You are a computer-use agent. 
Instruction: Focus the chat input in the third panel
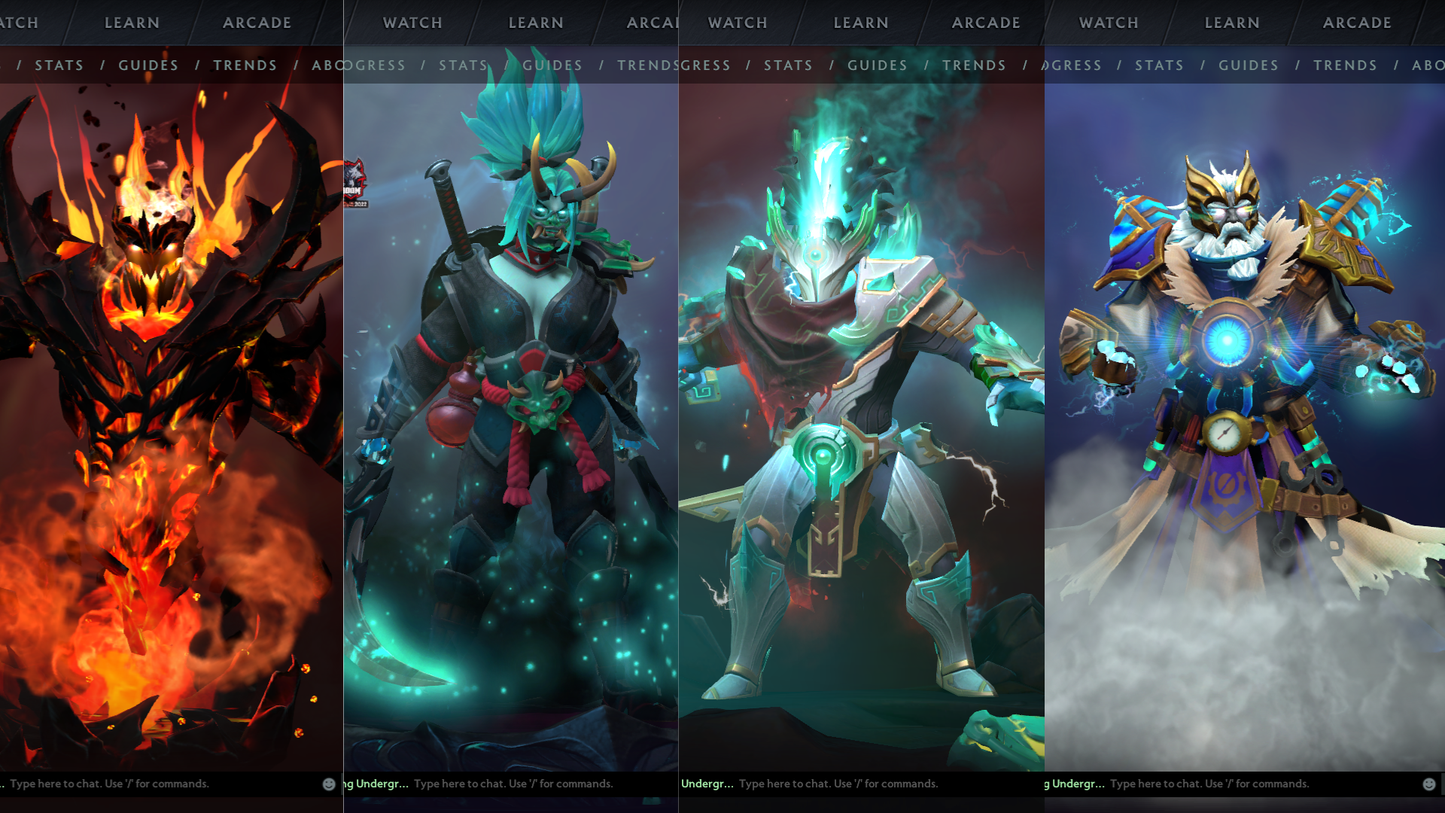click(x=840, y=784)
